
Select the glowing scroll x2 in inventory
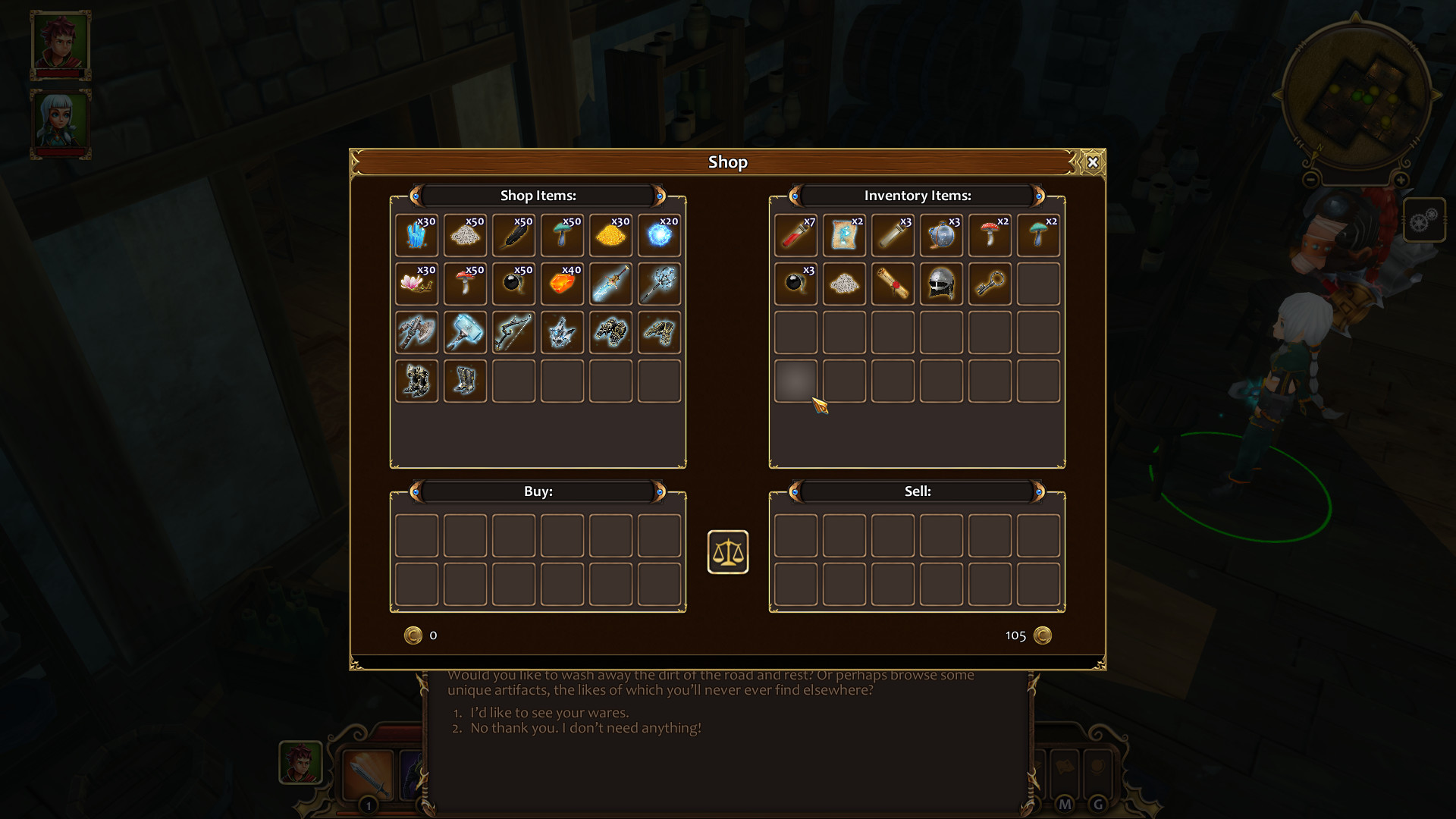pos(844,235)
